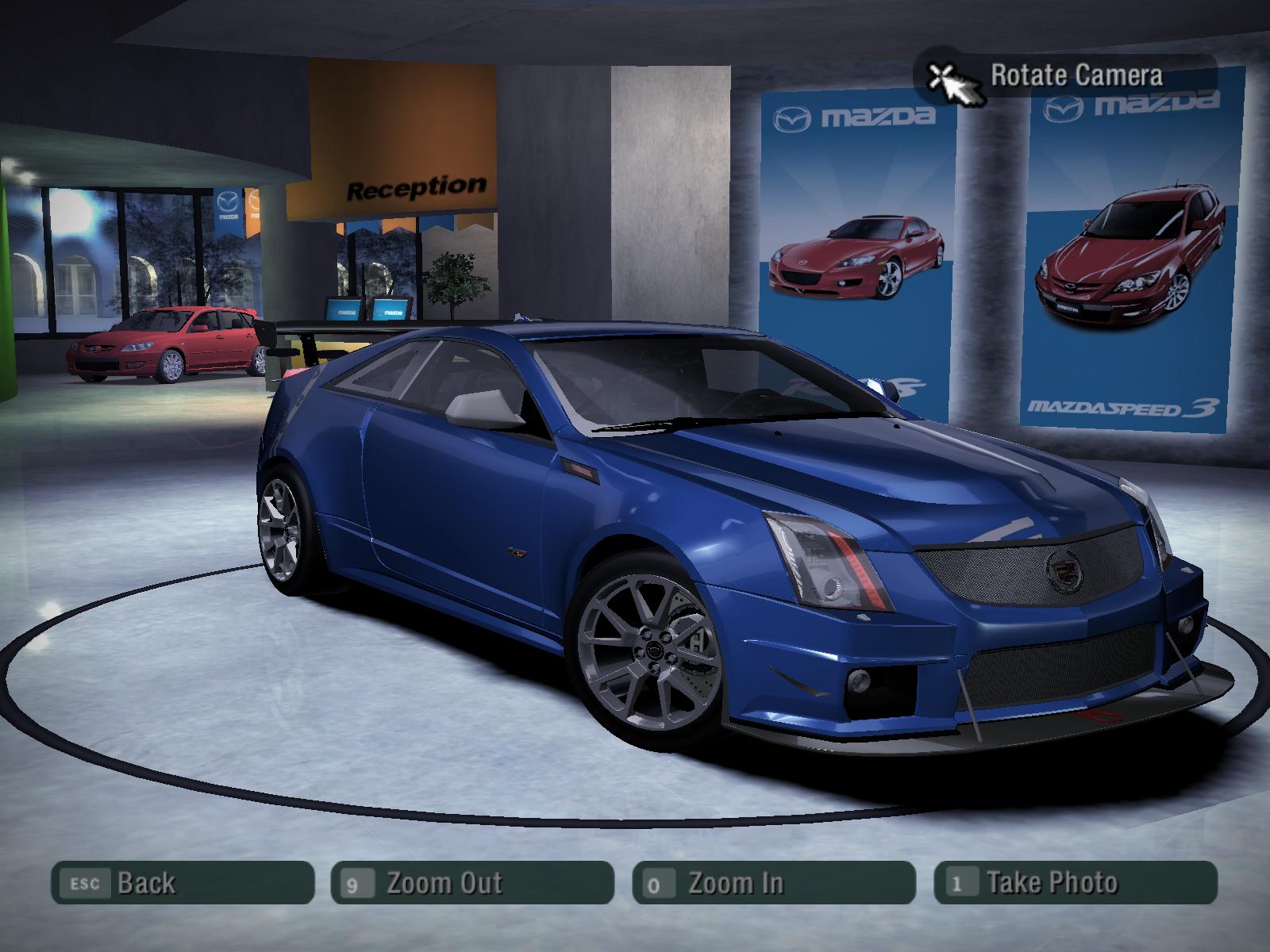This screenshot has width=1270, height=952.
Task: Go back using the Back button
Action: coord(183,882)
